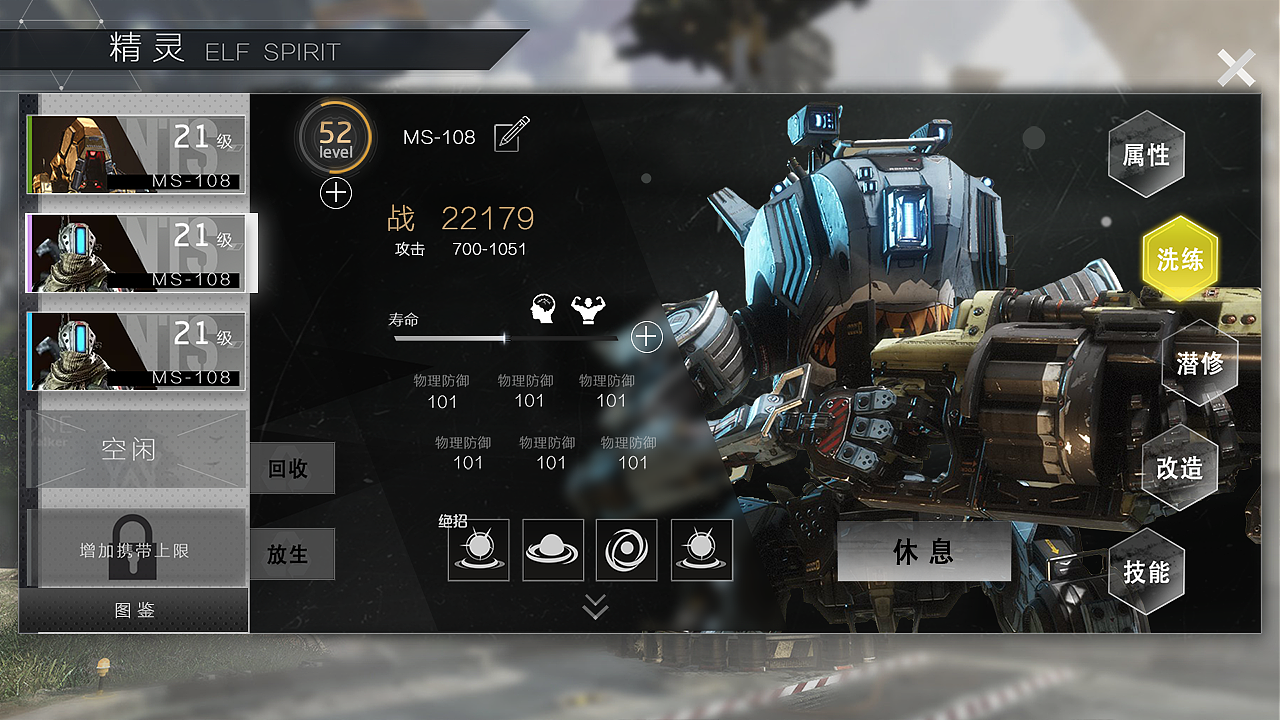
Task: Unlock 增加携带上限 carry limit slot
Action: 134,548
